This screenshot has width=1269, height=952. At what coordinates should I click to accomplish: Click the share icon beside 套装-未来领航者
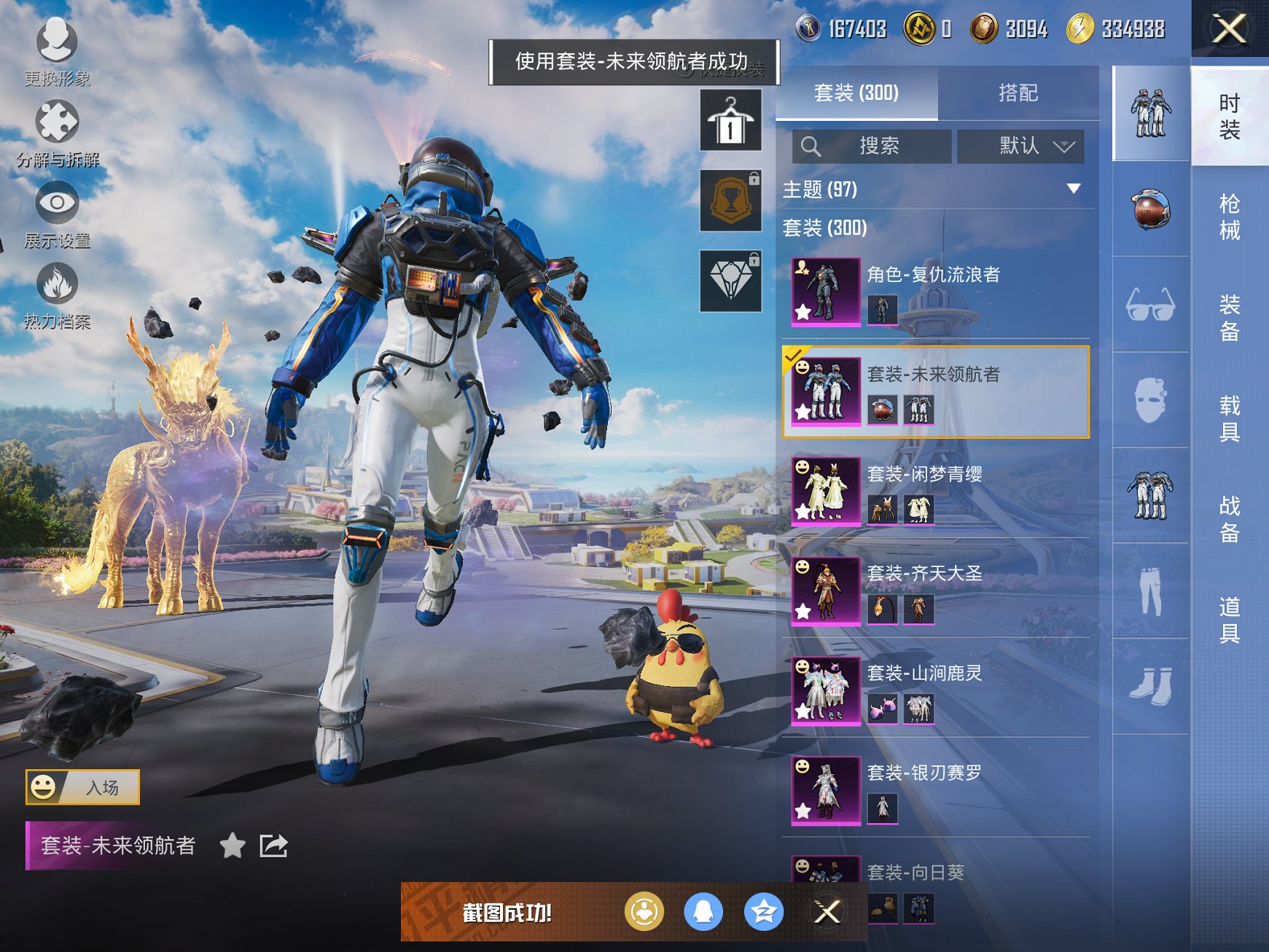point(271,846)
